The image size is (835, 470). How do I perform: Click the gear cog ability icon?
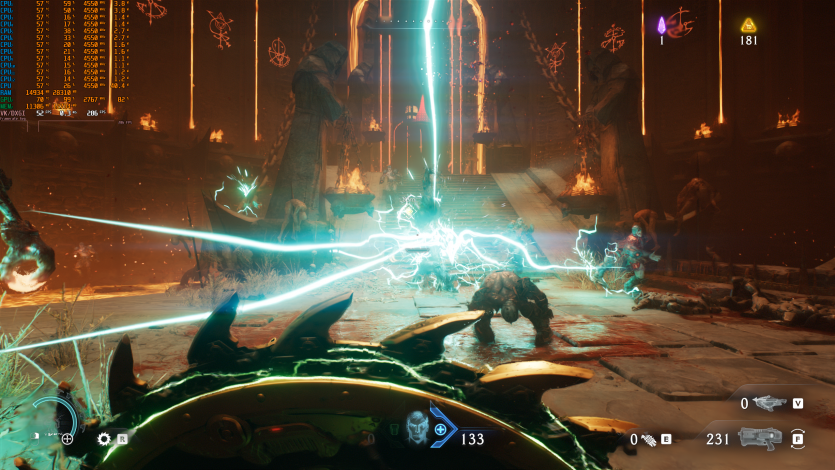tap(103, 438)
